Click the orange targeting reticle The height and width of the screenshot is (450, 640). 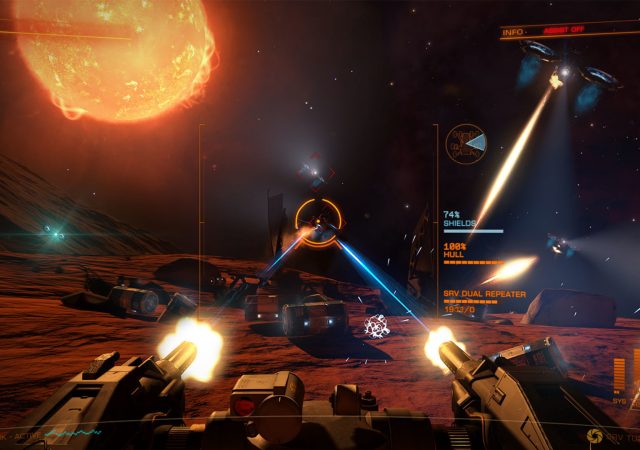(319, 222)
